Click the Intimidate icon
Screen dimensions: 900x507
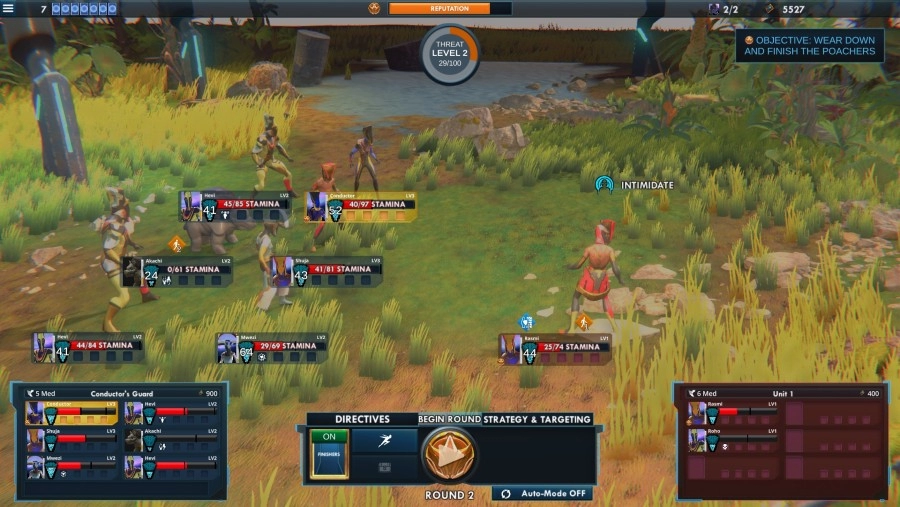[x=603, y=185]
